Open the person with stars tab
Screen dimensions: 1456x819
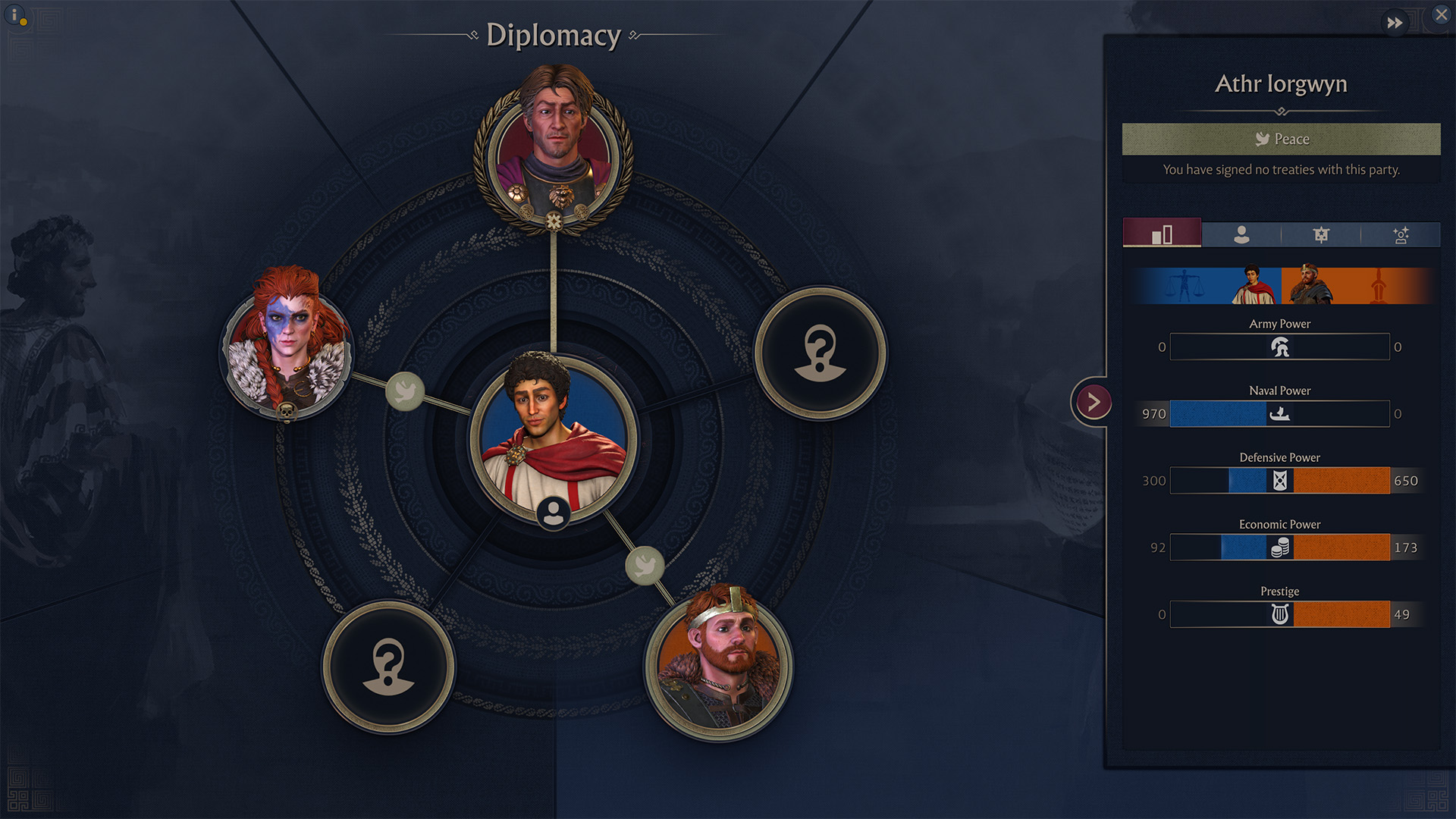(x=1401, y=234)
